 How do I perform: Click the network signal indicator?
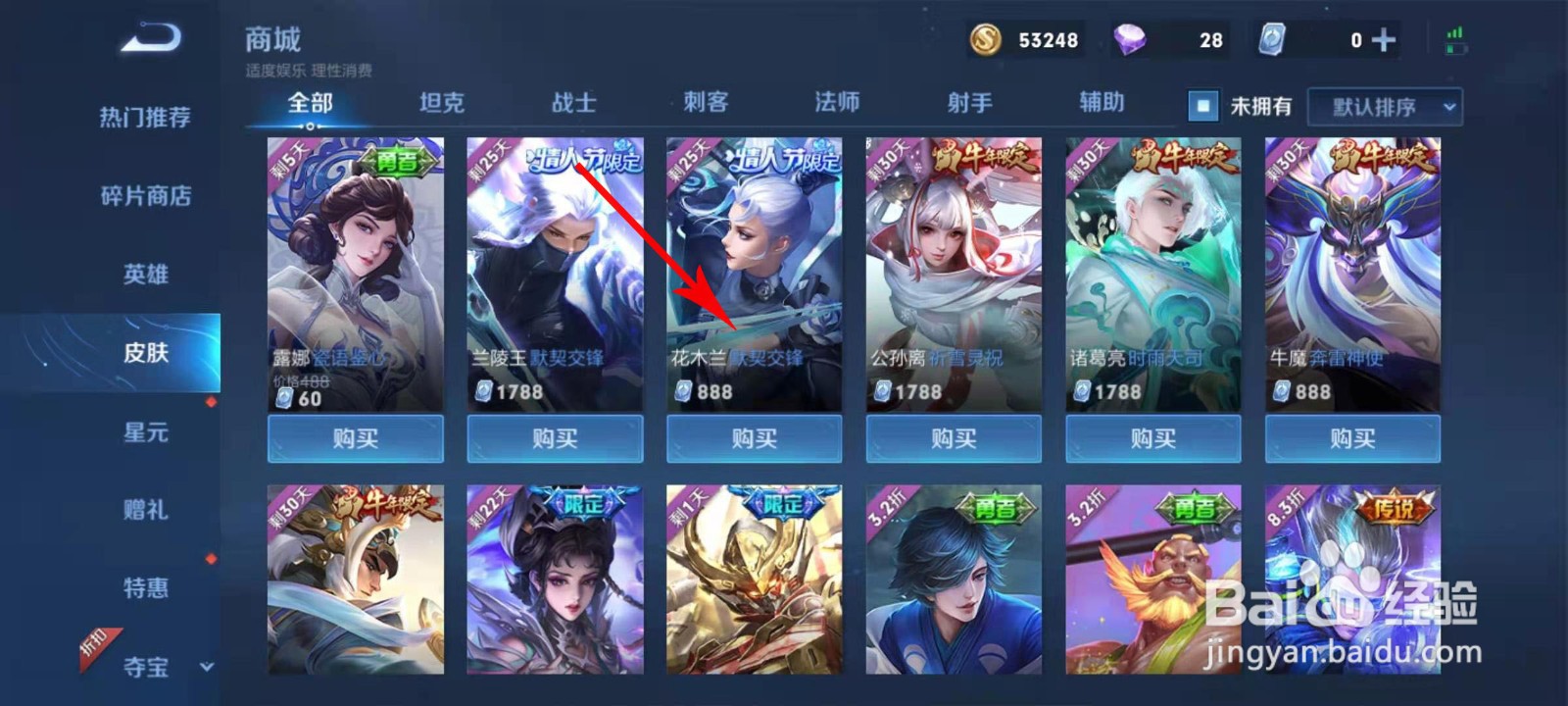[1456, 34]
